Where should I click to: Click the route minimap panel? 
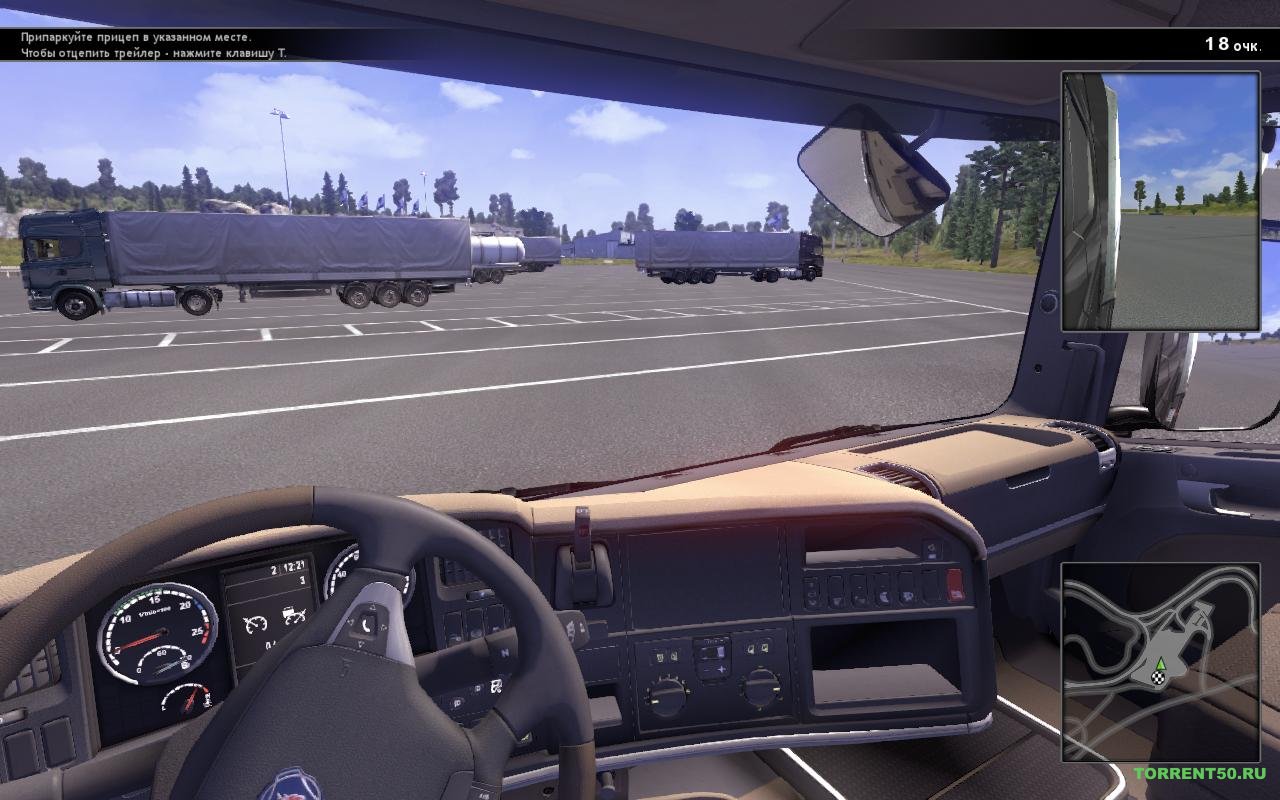tap(1160, 662)
